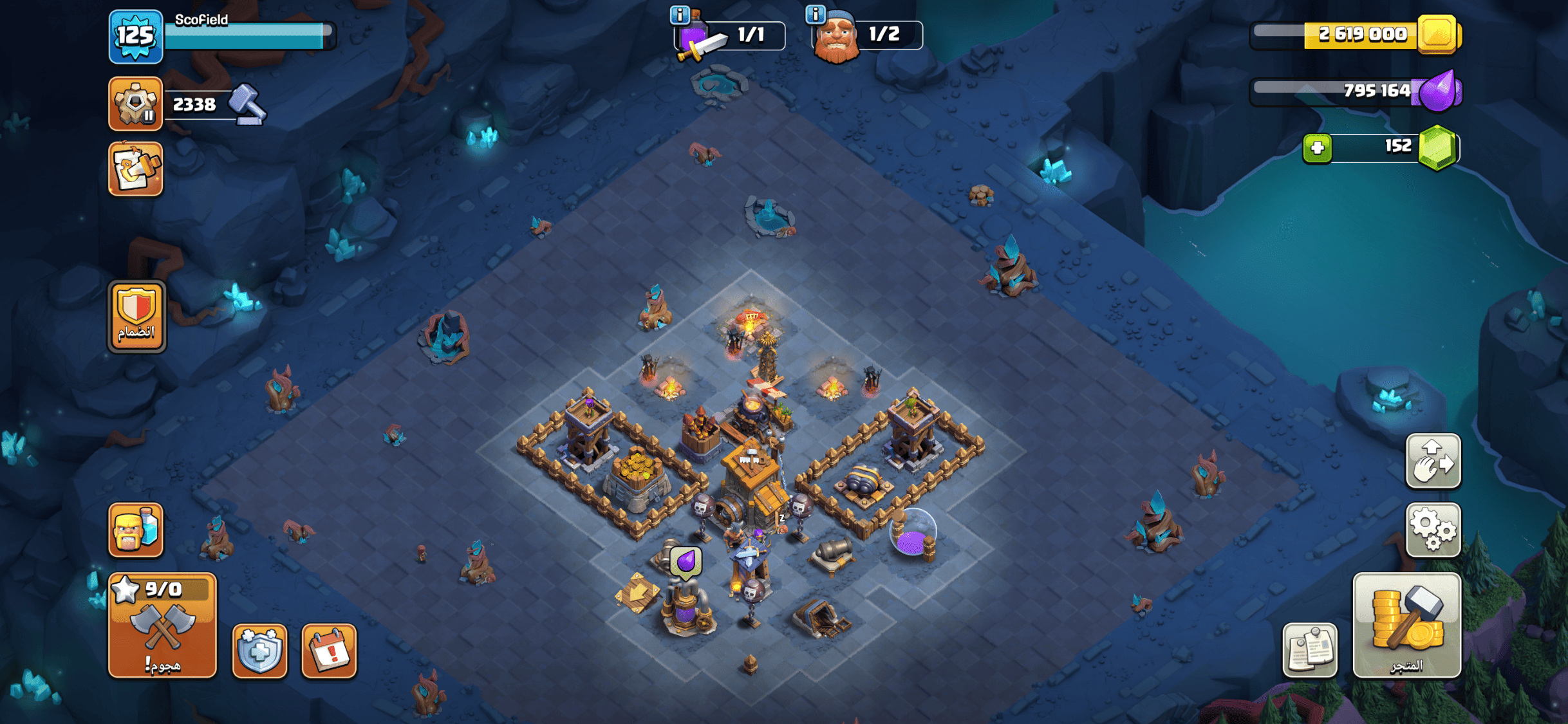Open the notes clipboard button
This screenshot has height=724, width=1568.
[x=1309, y=650]
